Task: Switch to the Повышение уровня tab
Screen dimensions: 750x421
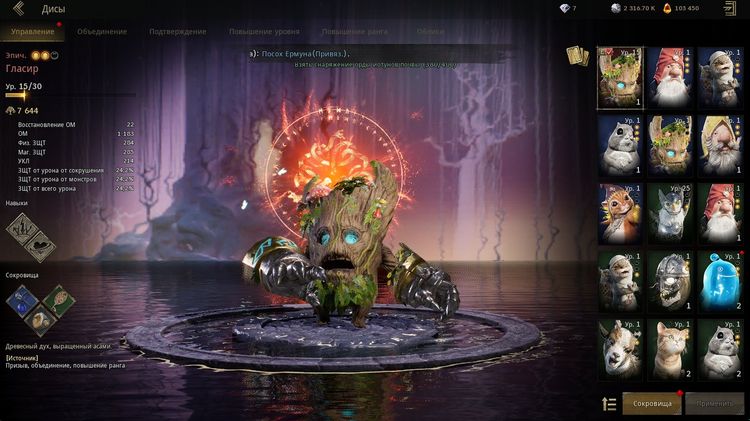Action: [264, 31]
